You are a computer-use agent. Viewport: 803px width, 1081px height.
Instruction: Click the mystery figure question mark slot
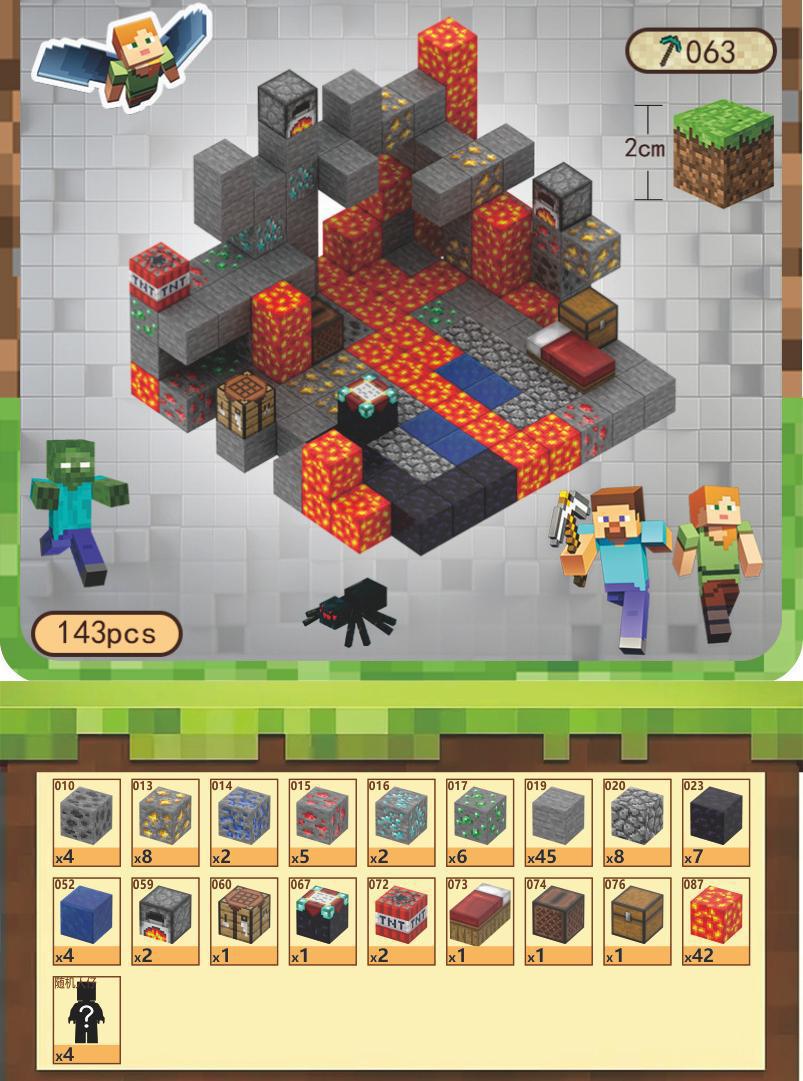86,1020
